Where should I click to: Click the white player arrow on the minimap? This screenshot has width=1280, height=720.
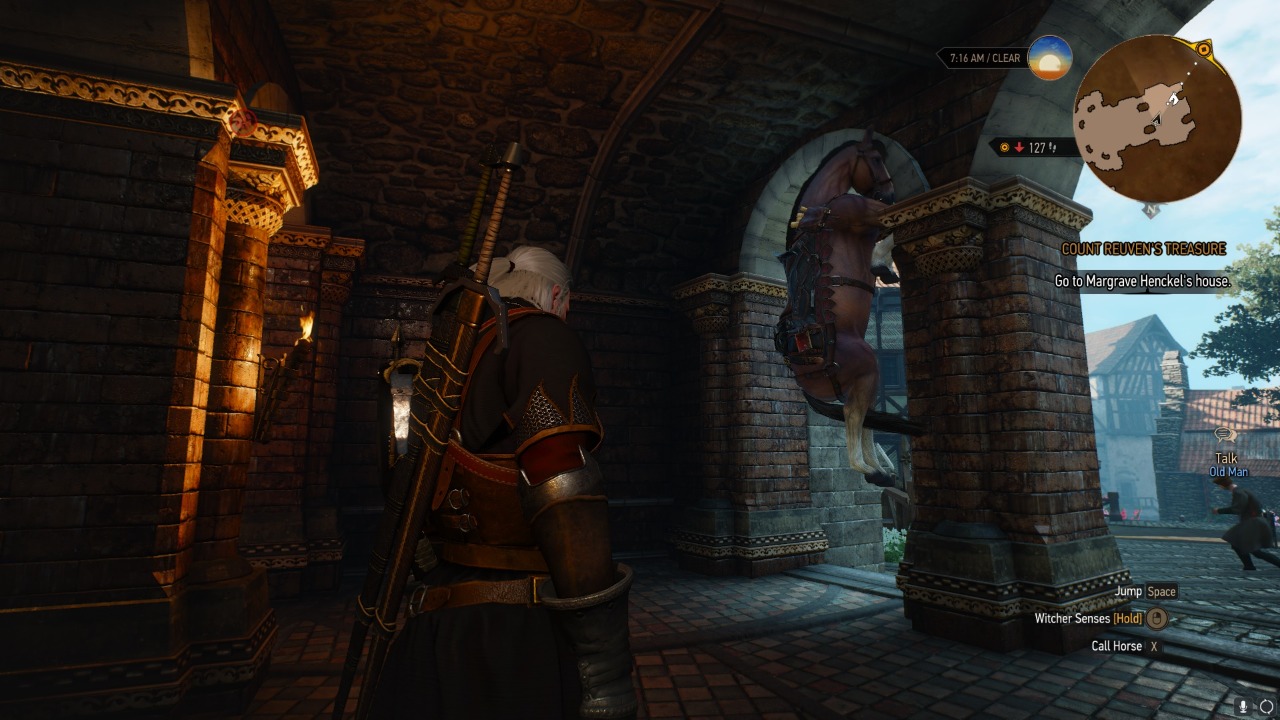coord(1157,119)
